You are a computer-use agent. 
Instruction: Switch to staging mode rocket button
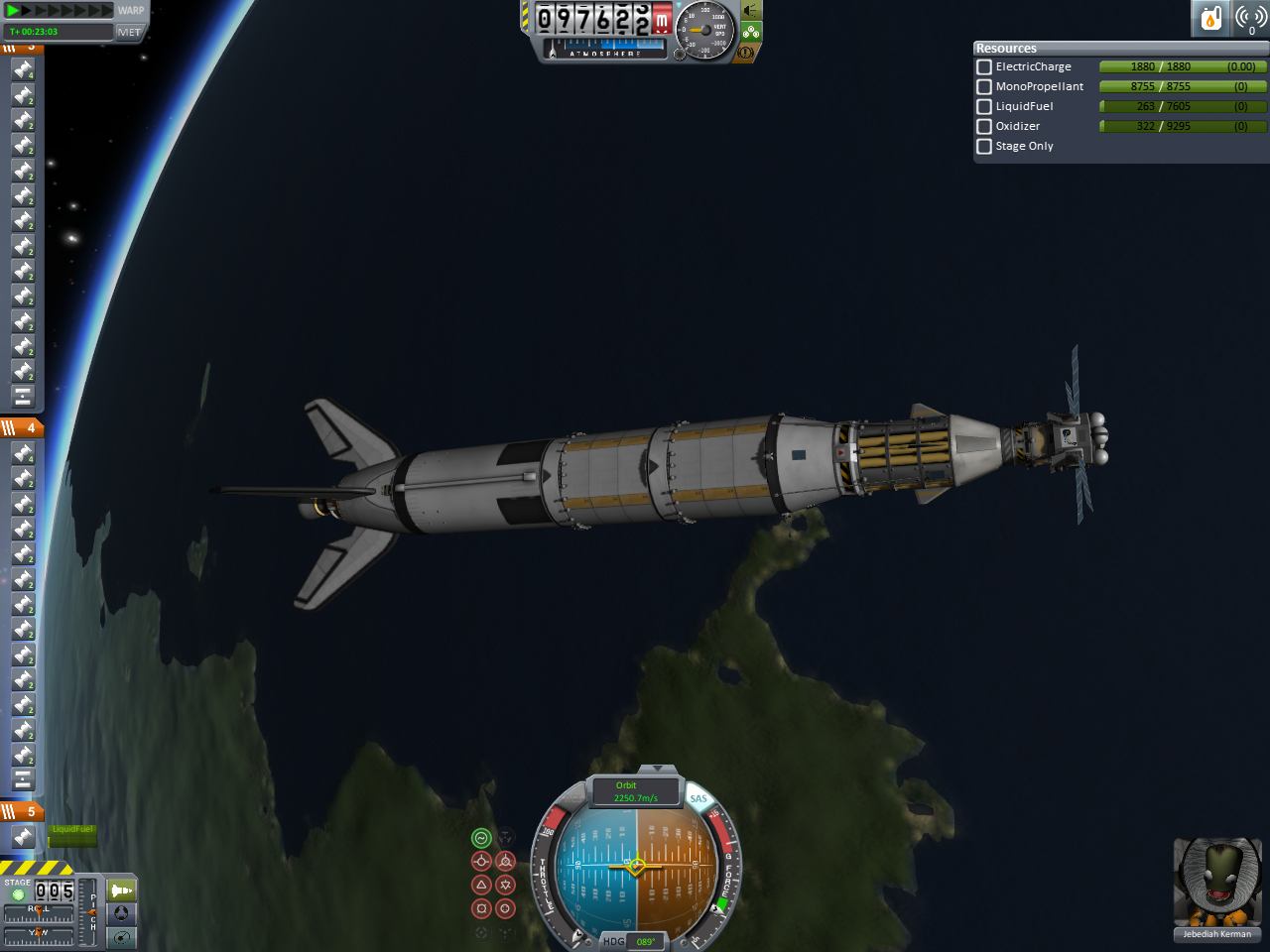pos(121,891)
